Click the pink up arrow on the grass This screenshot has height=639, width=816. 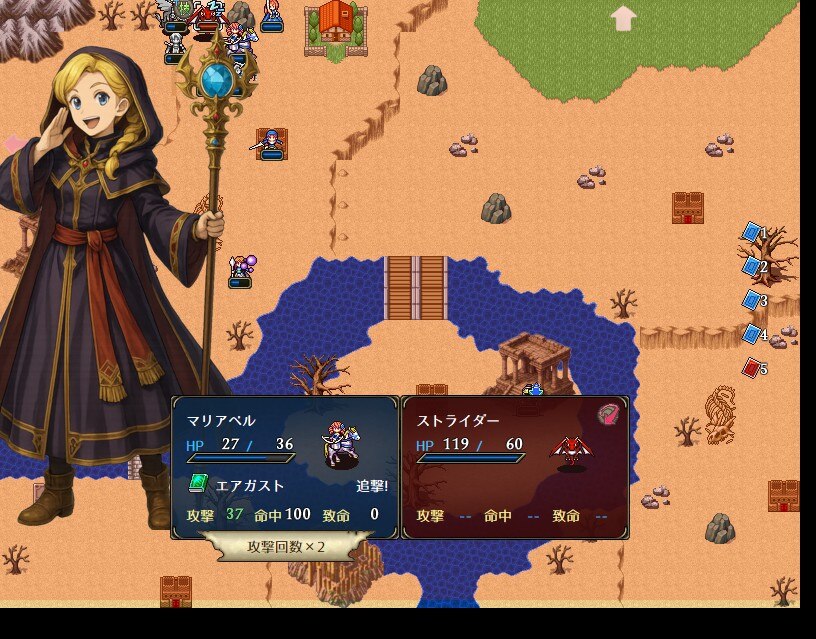point(623,18)
